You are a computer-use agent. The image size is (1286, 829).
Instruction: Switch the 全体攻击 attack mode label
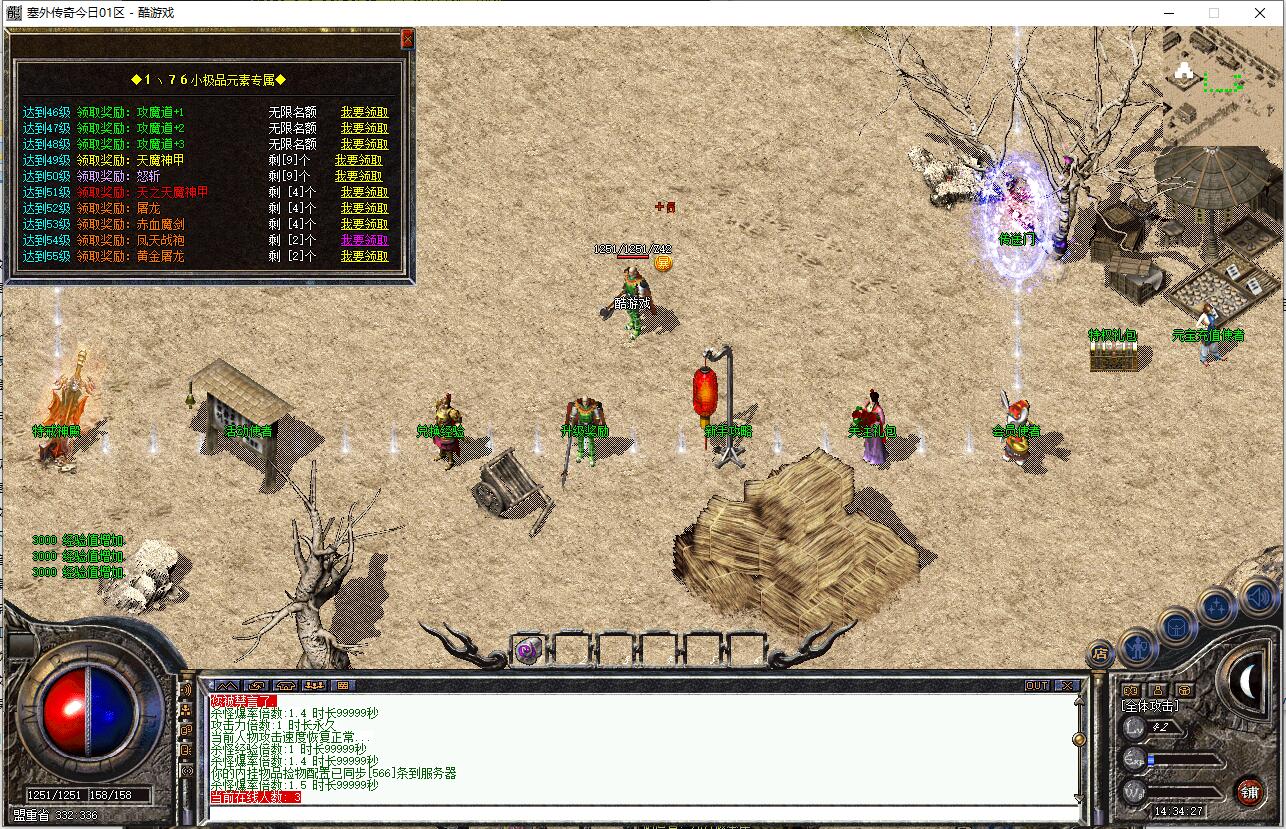click(1150, 706)
